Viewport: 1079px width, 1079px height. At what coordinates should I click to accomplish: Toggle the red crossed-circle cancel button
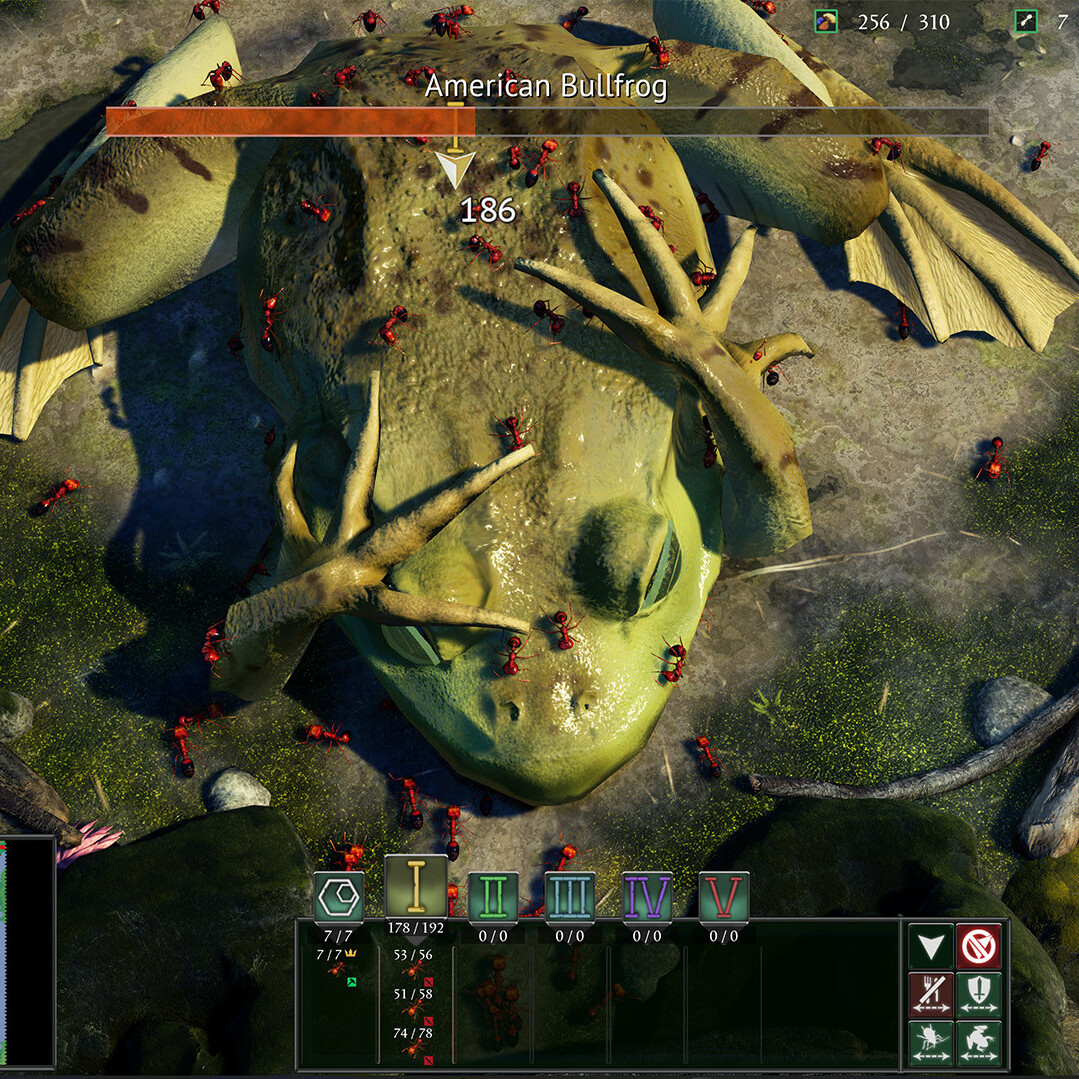[x=978, y=946]
